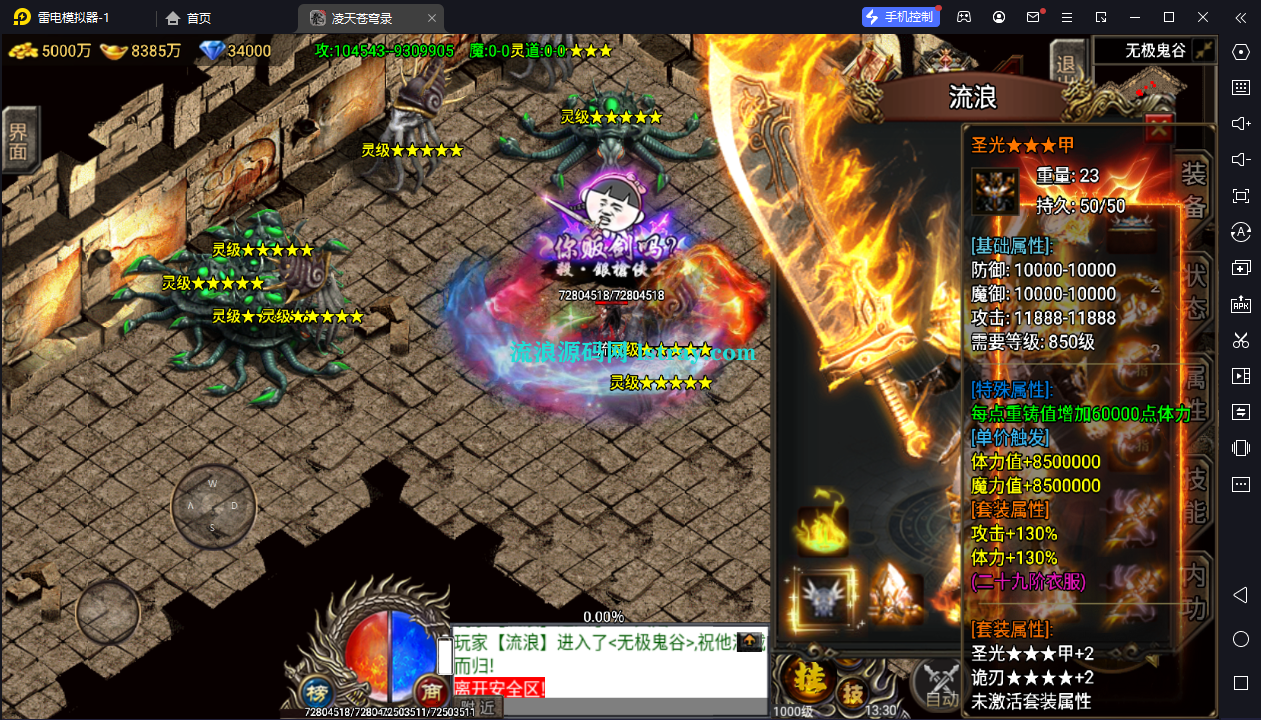Open the 界面 interface menu button
This screenshot has width=1261, height=720.
click(x=18, y=140)
